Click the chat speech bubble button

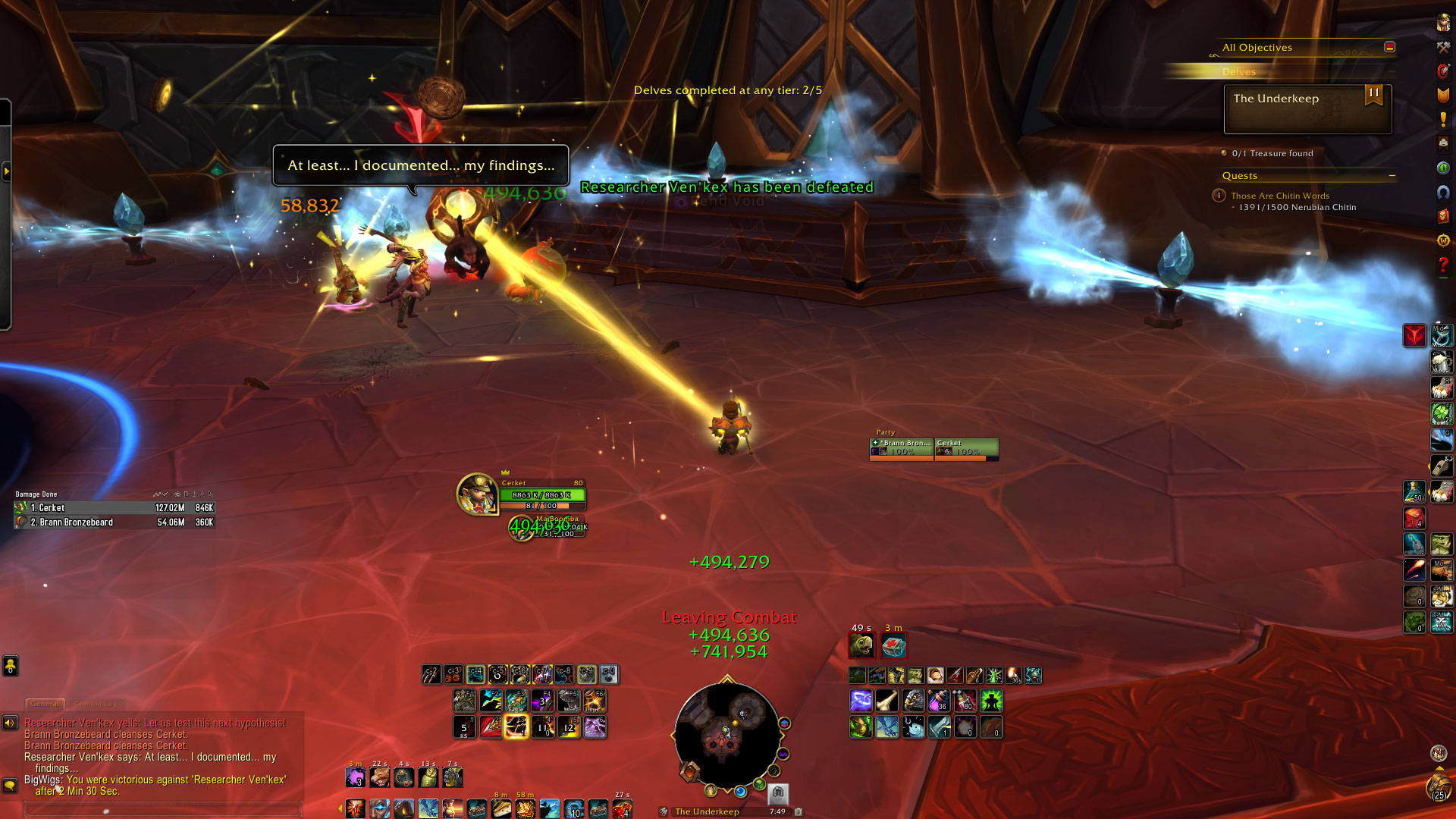(10, 785)
